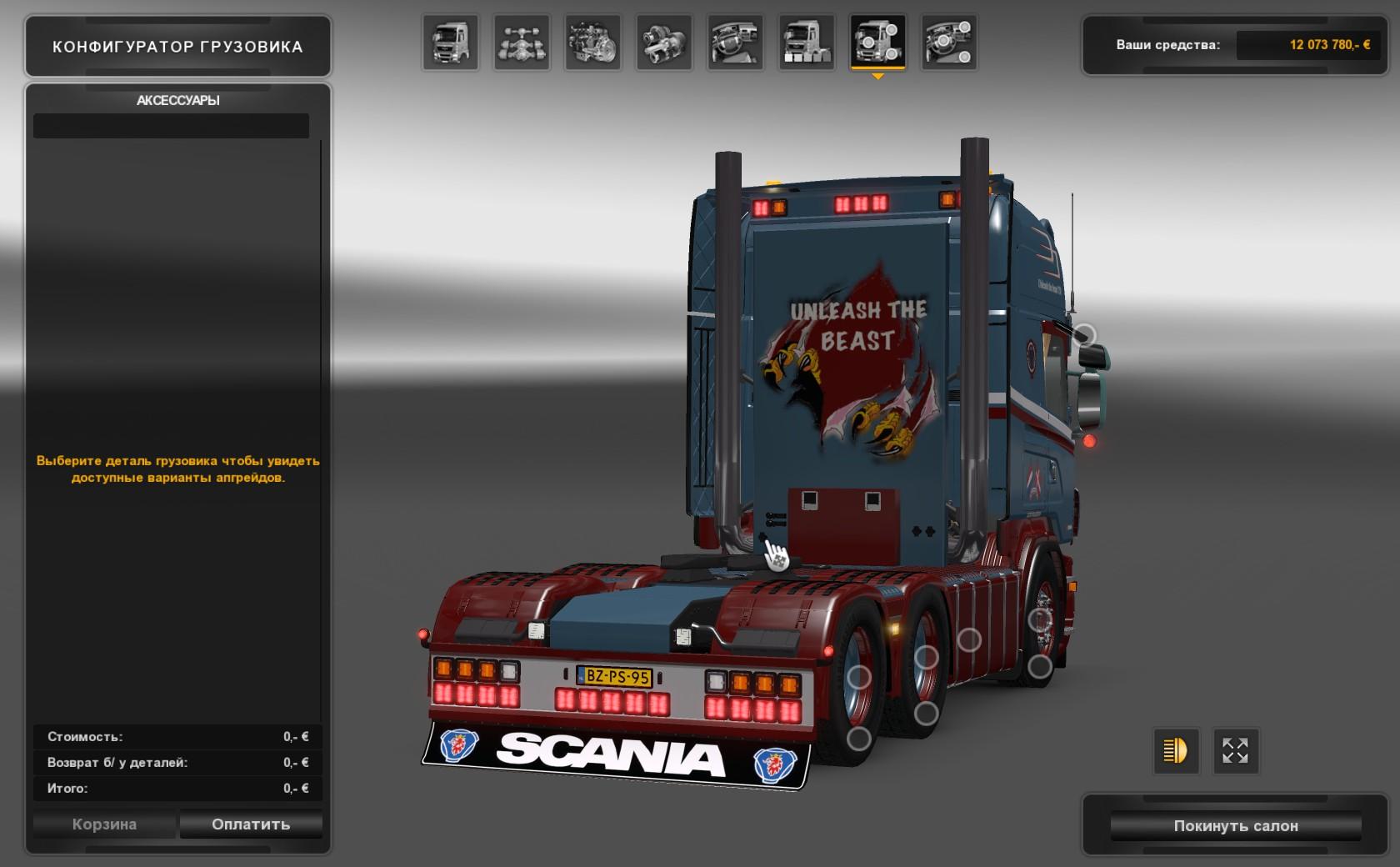
Task: Activate the fullscreen expand-arrows view button
Action: pyautogui.click(x=1235, y=750)
